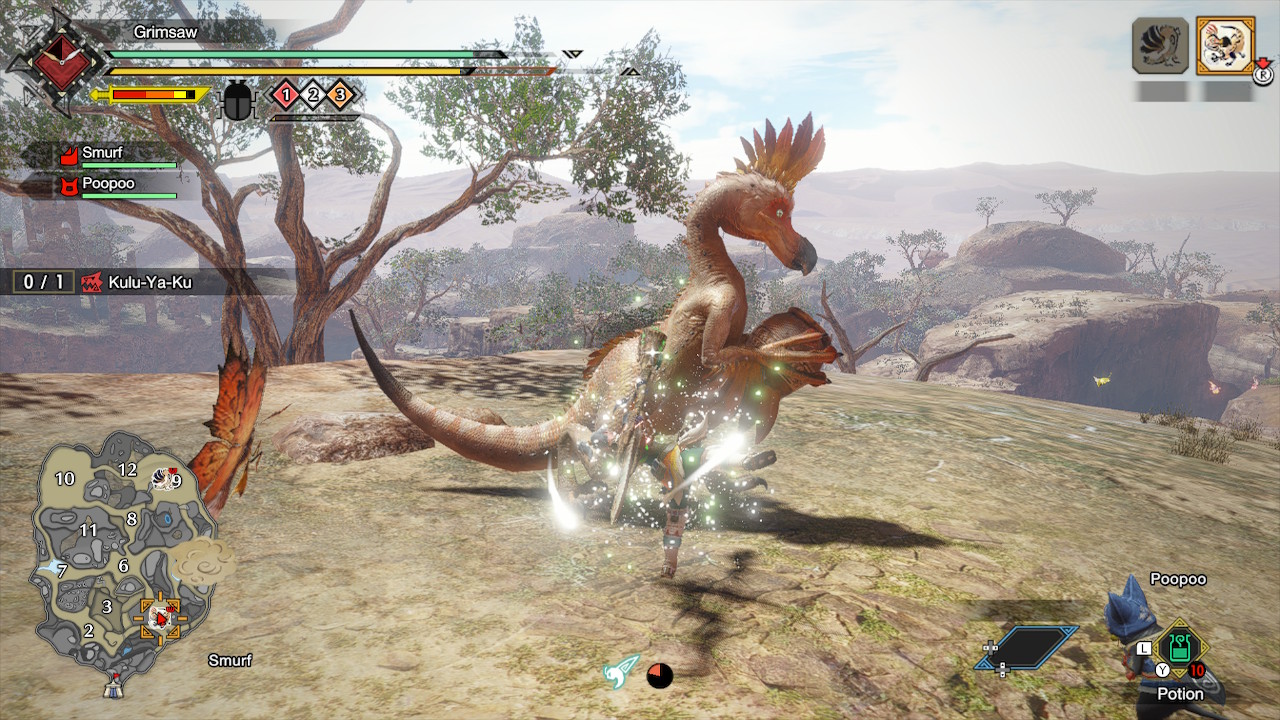The image size is (1280, 720).
Task: Select the Potion item in item bar
Action: pos(1180,650)
